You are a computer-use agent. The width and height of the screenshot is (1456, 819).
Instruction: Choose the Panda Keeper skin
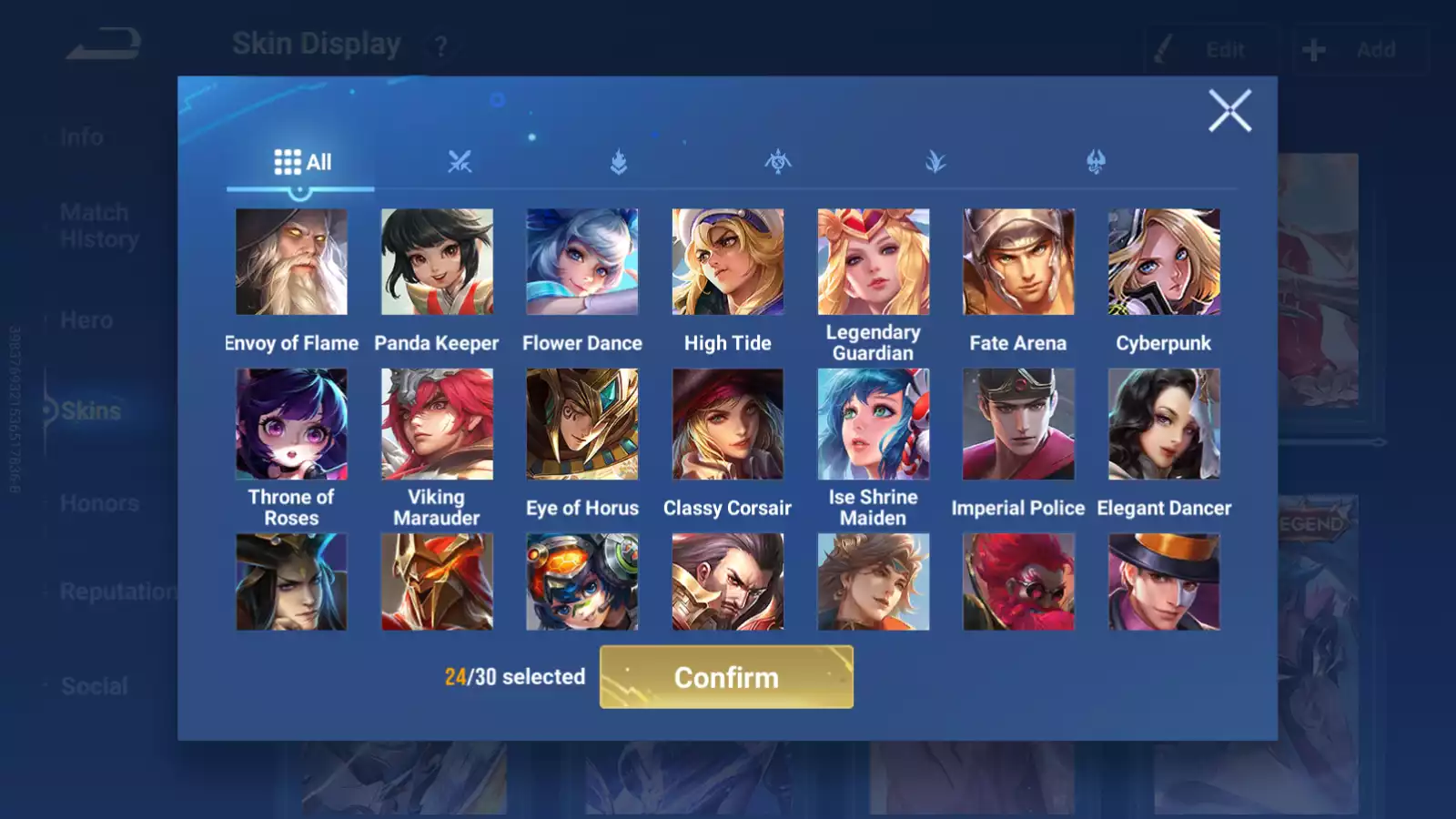pyautogui.click(x=437, y=262)
